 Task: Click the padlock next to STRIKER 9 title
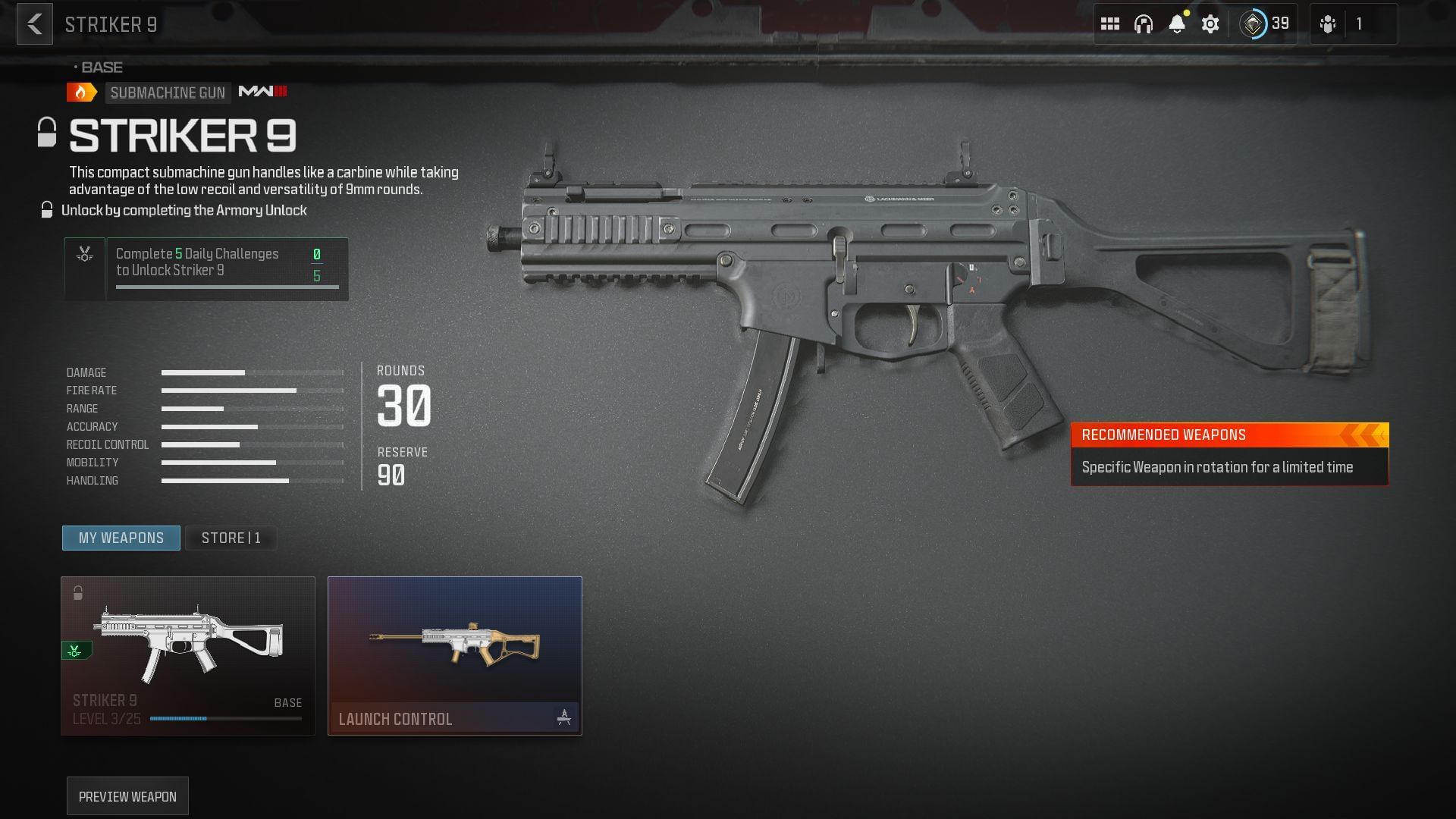point(46,133)
